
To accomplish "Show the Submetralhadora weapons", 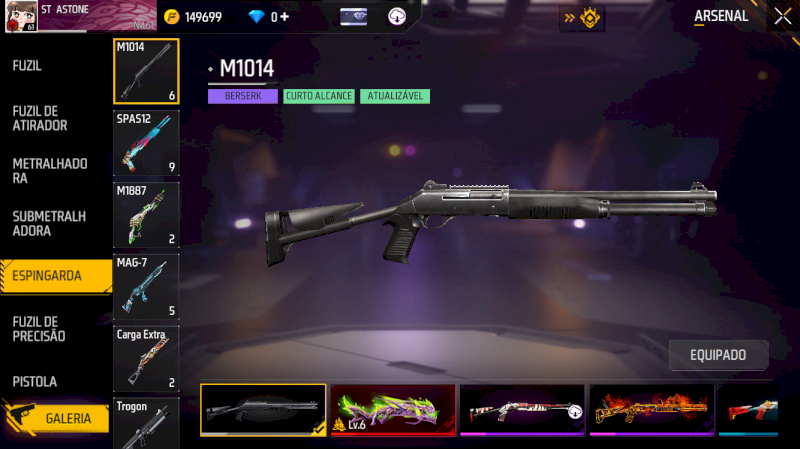I will pos(50,223).
